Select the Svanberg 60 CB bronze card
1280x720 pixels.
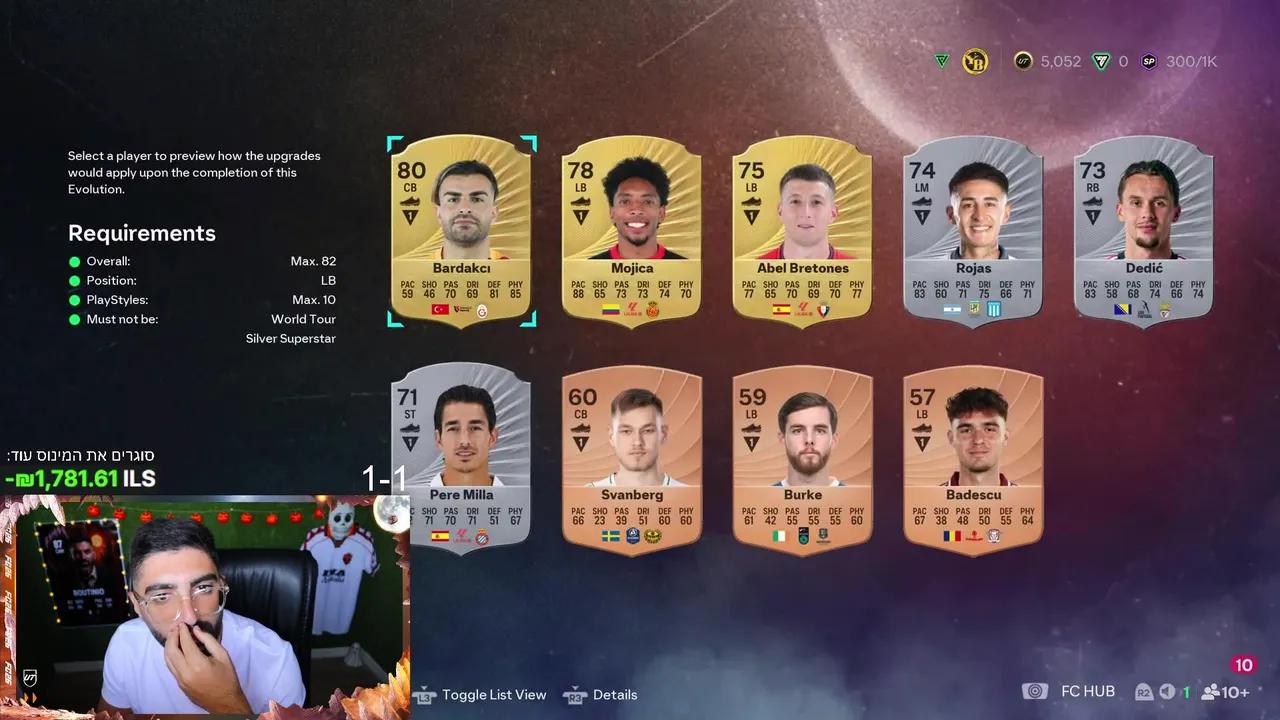point(631,460)
